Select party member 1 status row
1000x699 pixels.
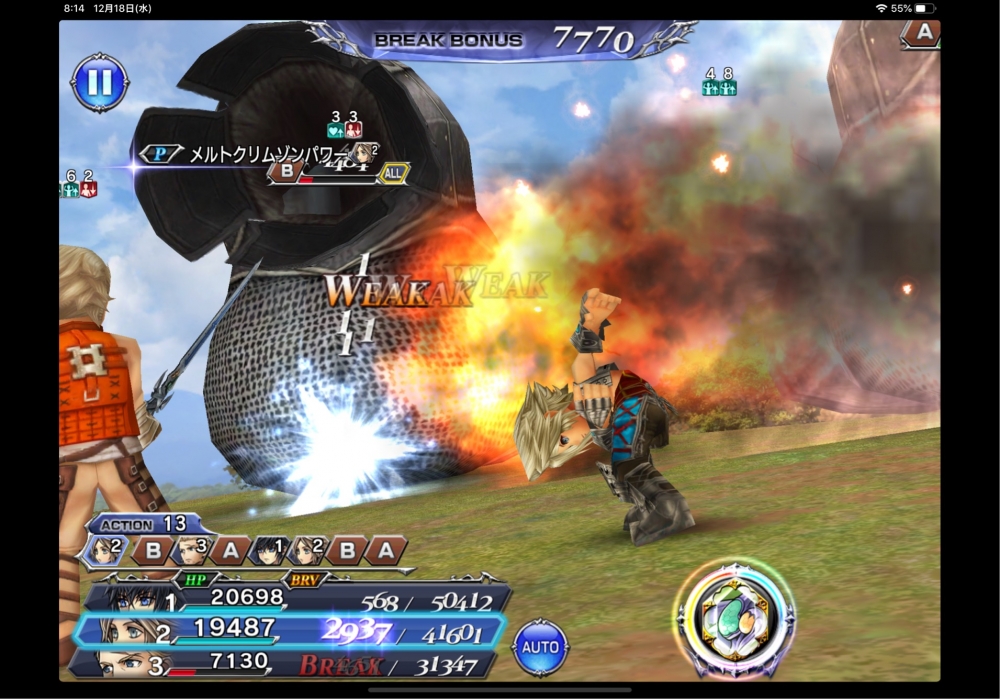300,599
